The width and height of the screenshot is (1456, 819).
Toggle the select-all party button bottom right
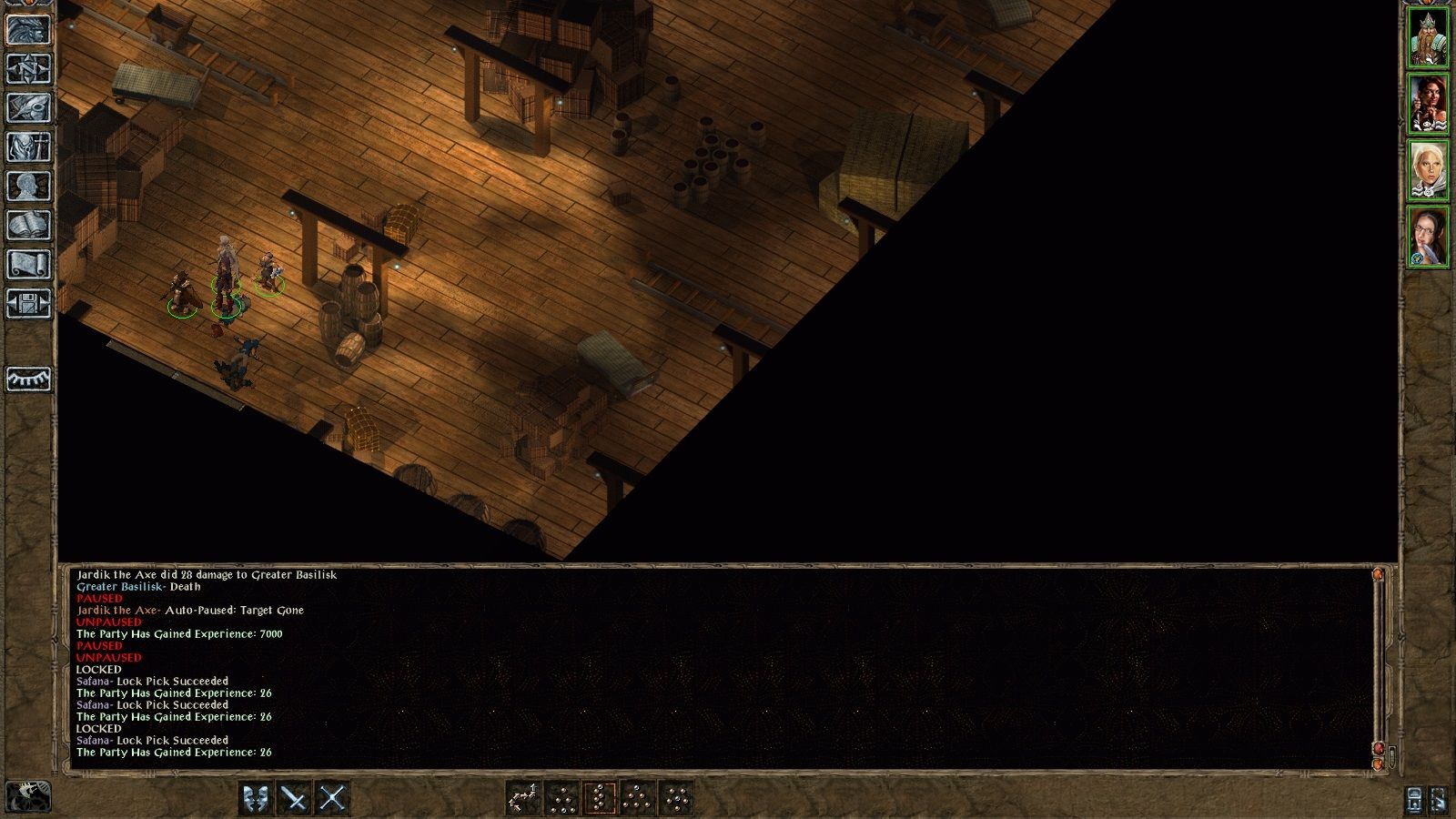pyautogui.click(x=1439, y=798)
